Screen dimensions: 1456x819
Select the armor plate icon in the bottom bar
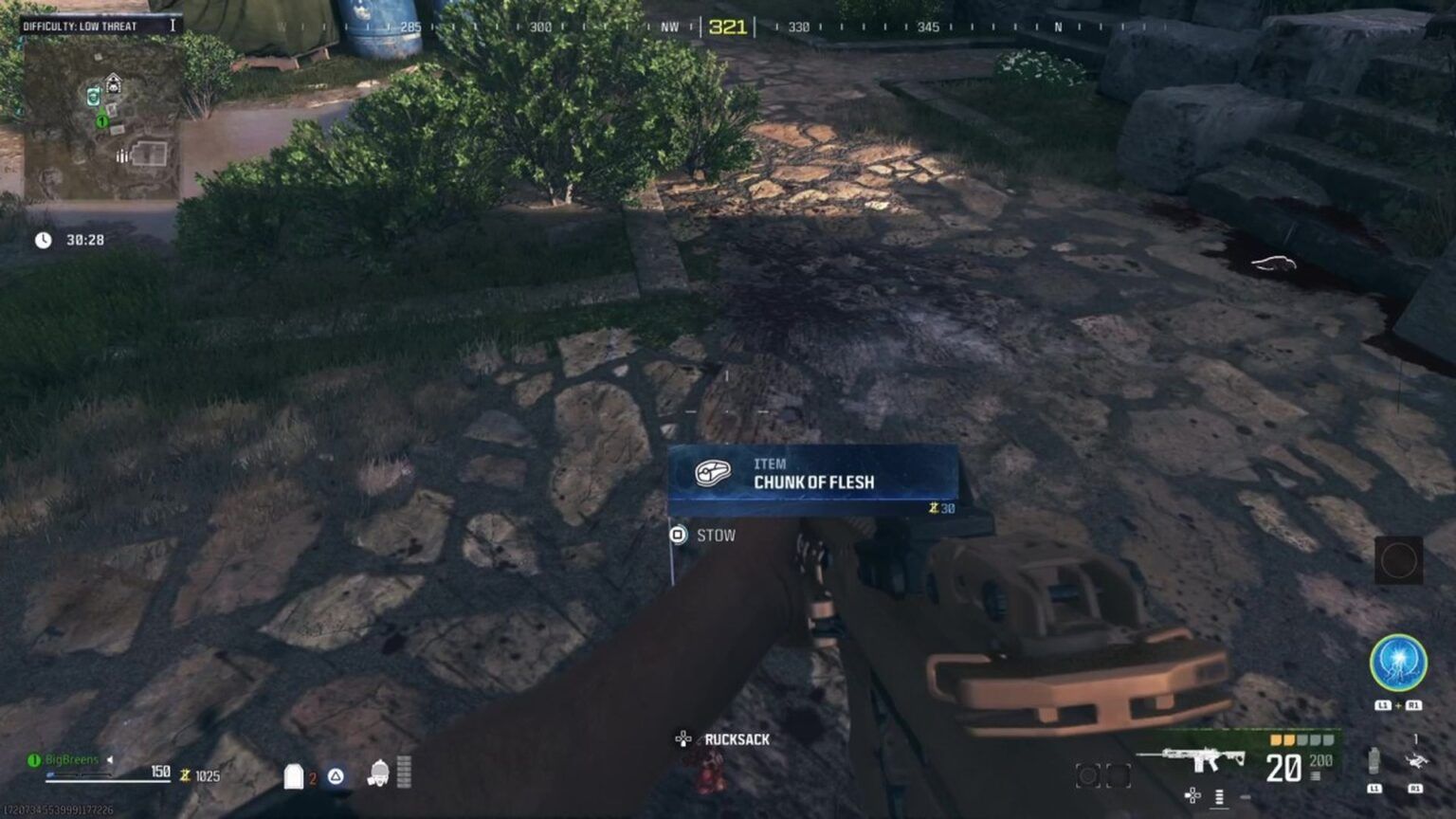295,776
